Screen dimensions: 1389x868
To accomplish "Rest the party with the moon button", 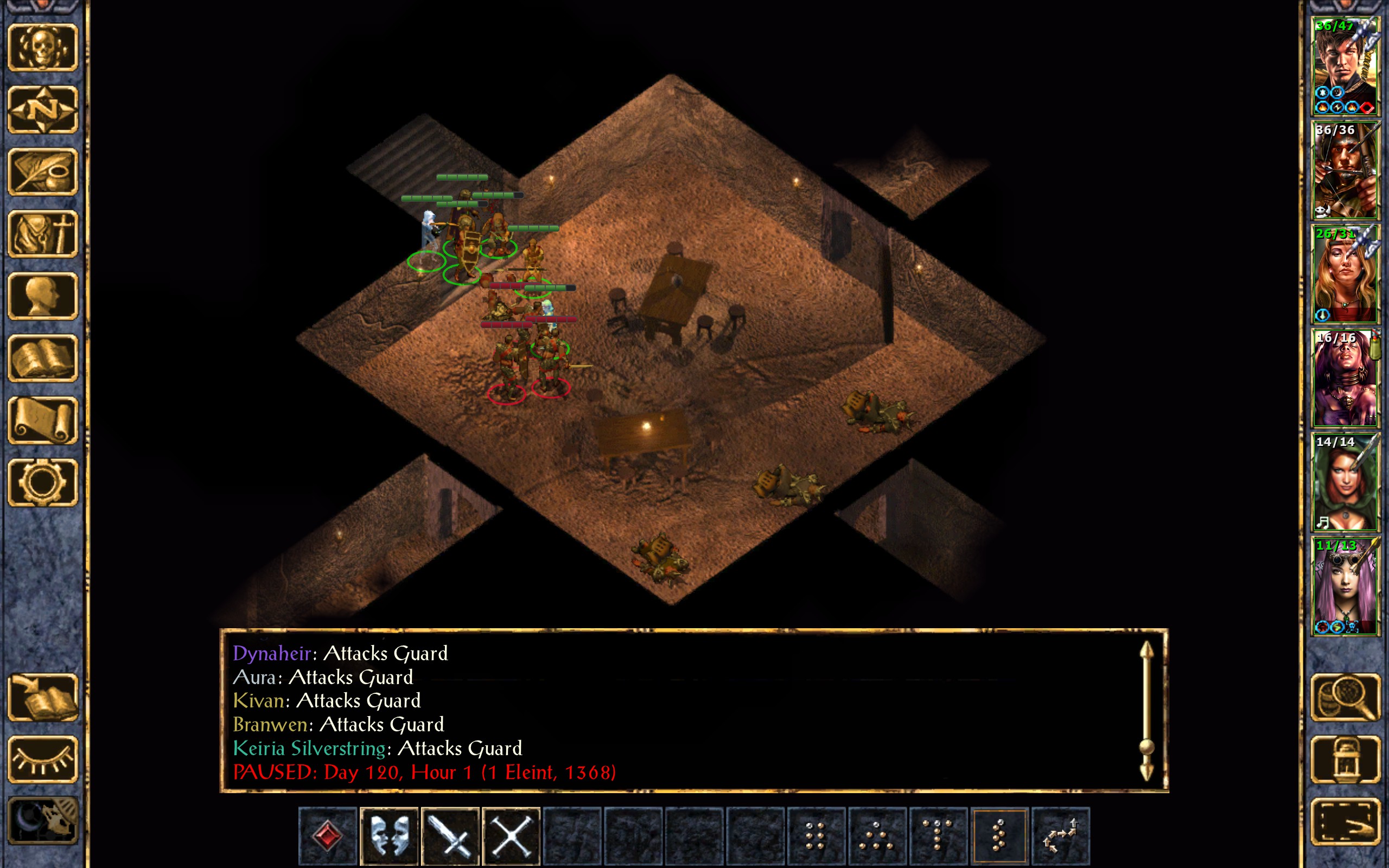I will click(x=43, y=821).
